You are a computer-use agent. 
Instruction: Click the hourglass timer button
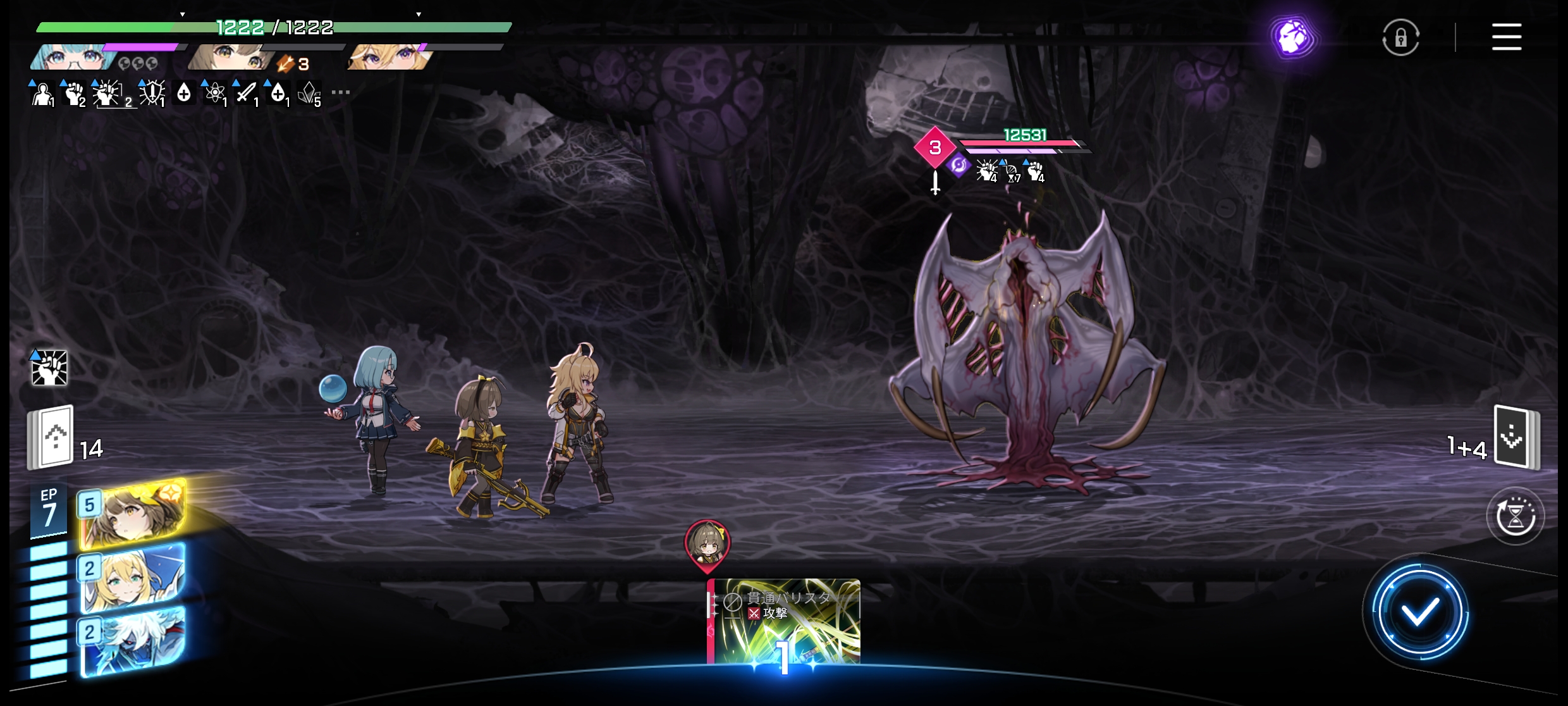point(1515,516)
